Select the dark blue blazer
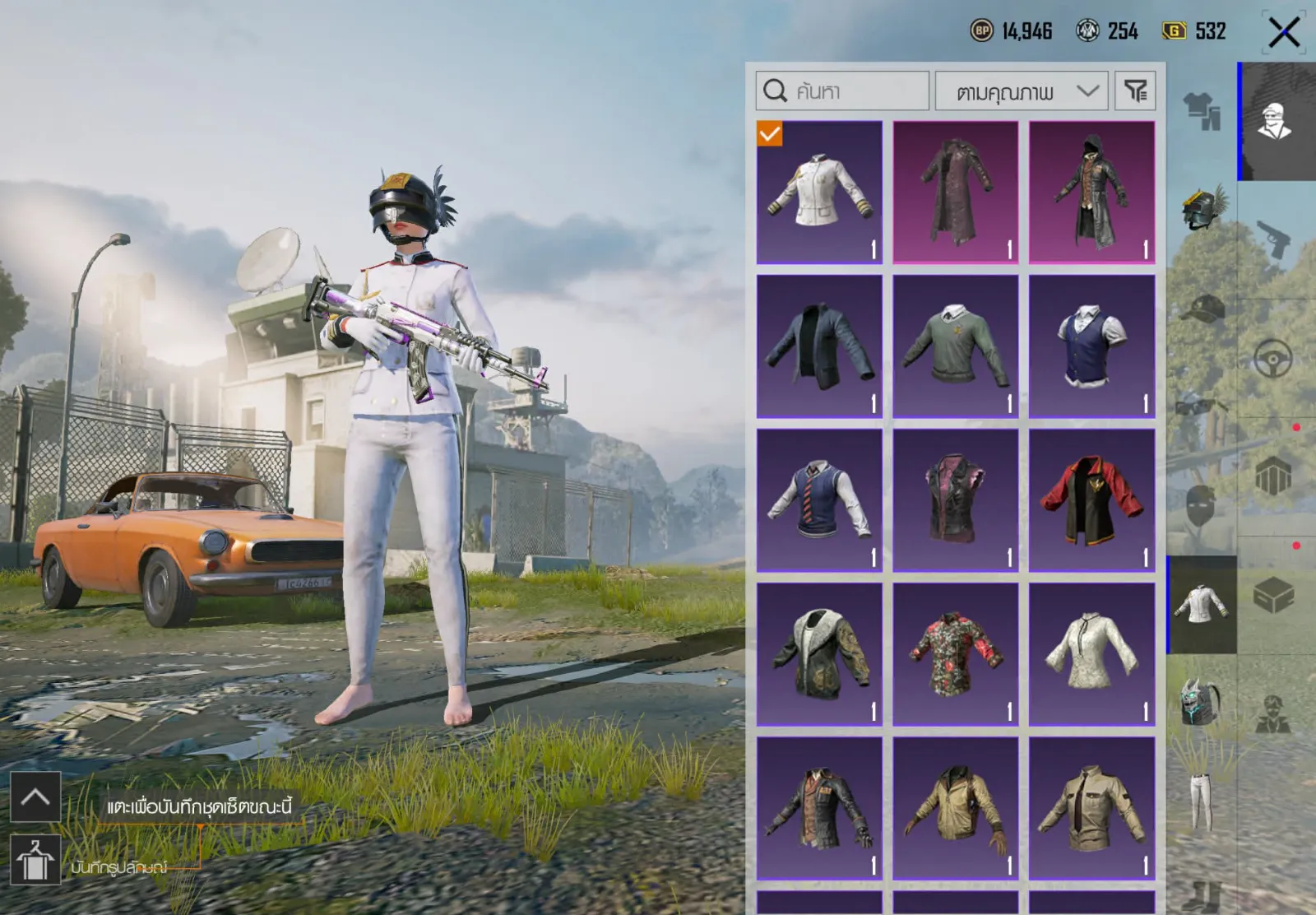 point(819,346)
